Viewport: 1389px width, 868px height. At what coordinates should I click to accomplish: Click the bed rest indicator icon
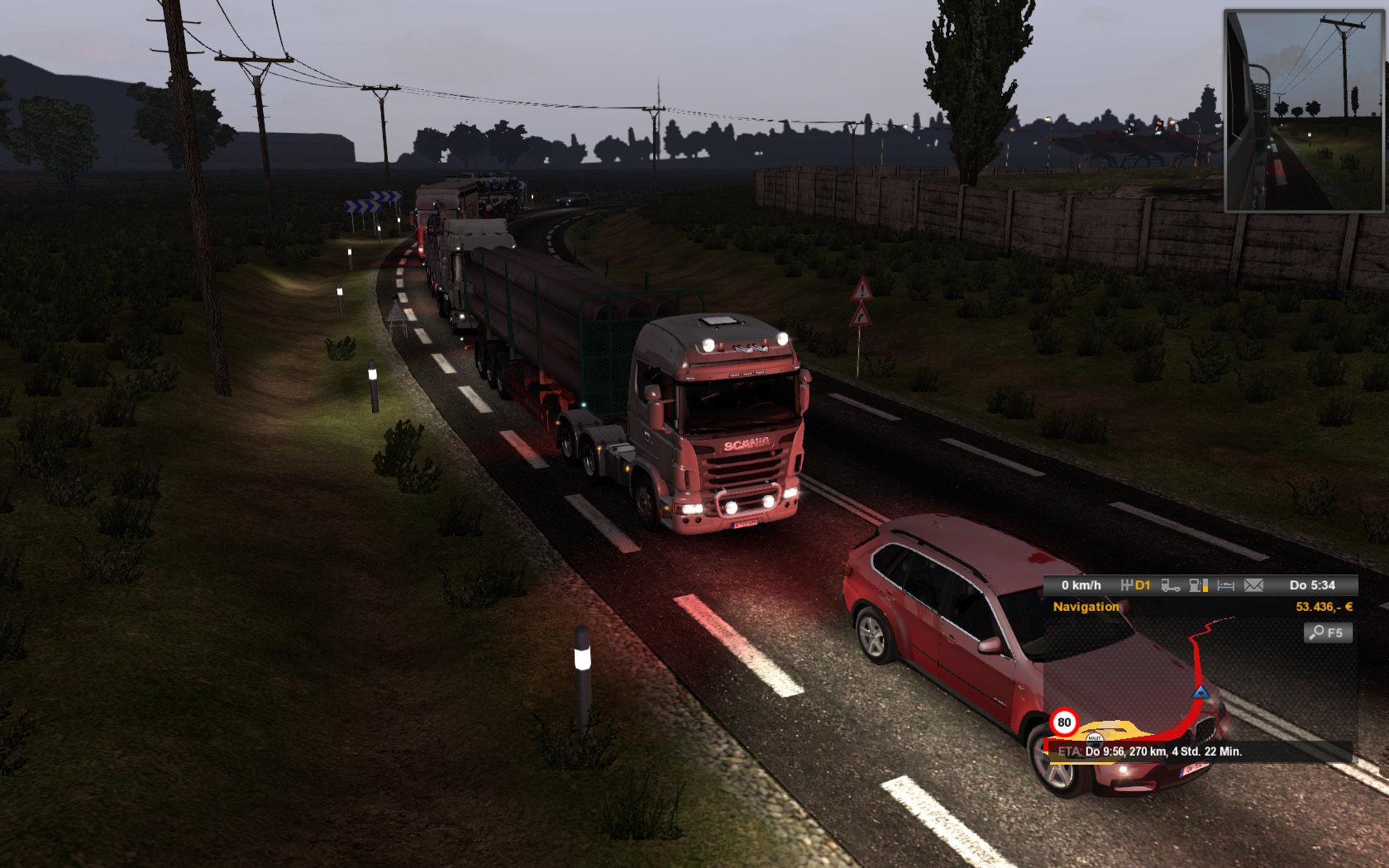(x=1225, y=585)
